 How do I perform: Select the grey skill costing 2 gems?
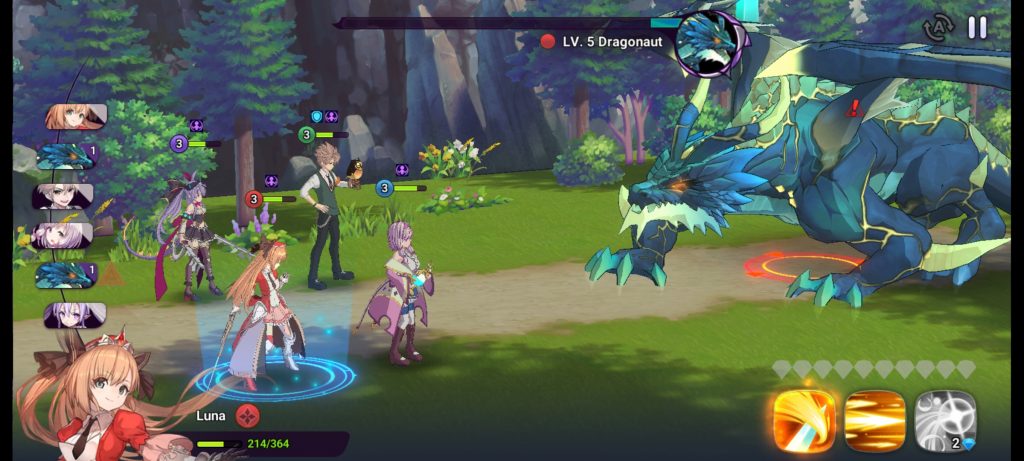[945, 420]
